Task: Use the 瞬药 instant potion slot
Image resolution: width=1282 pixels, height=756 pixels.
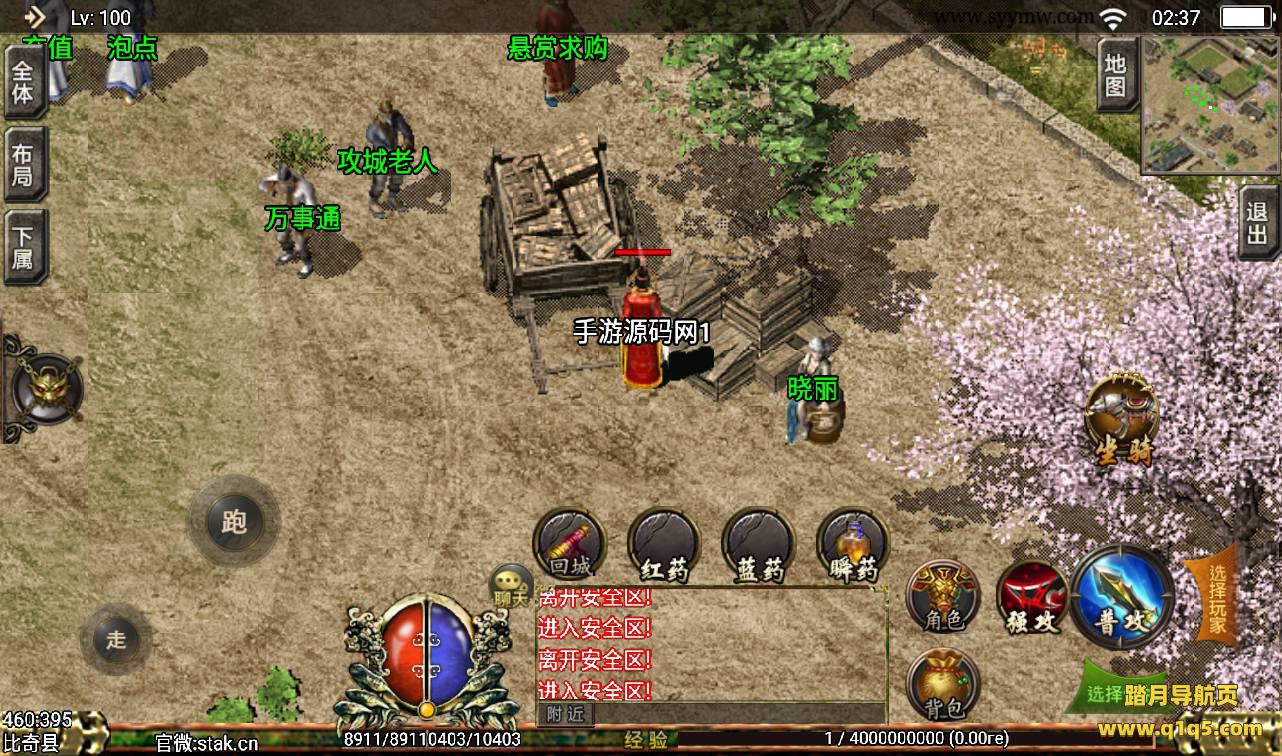Action: 853,546
